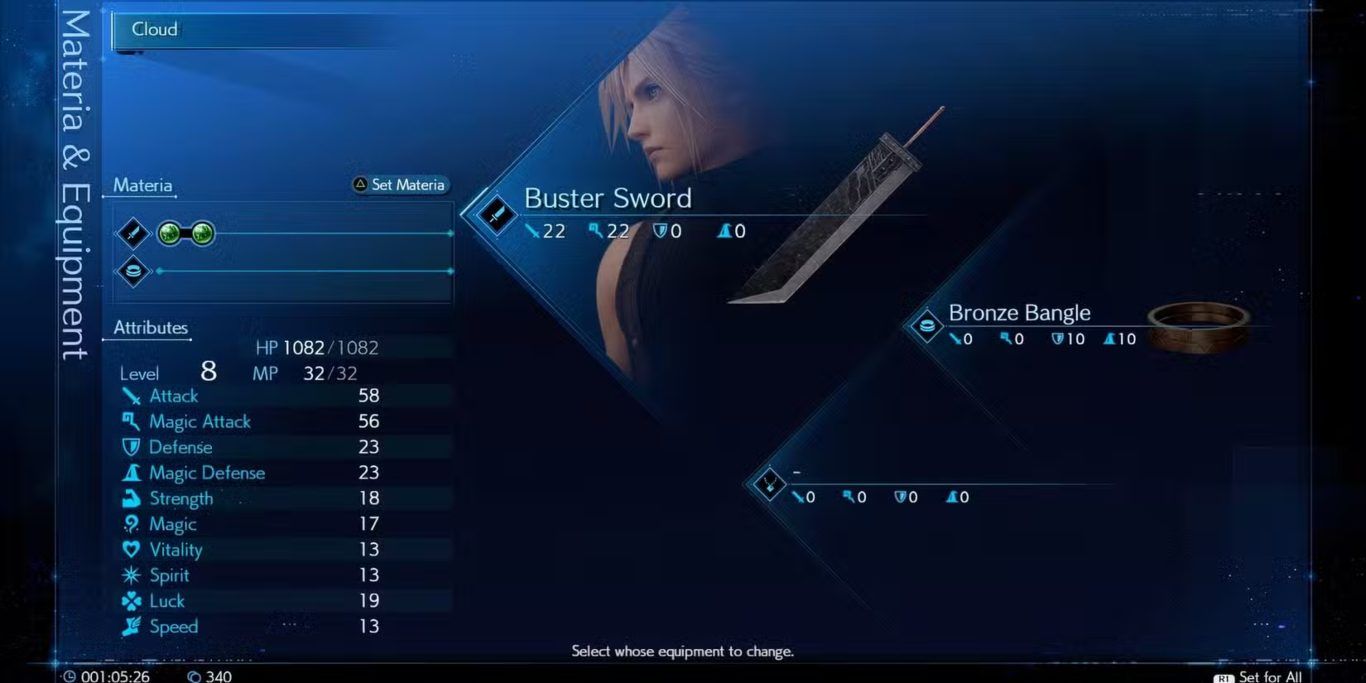Viewport: 1366px width, 683px height.
Task: Select the weapon materia row sword icon
Action: pyautogui.click(x=134, y=234)
